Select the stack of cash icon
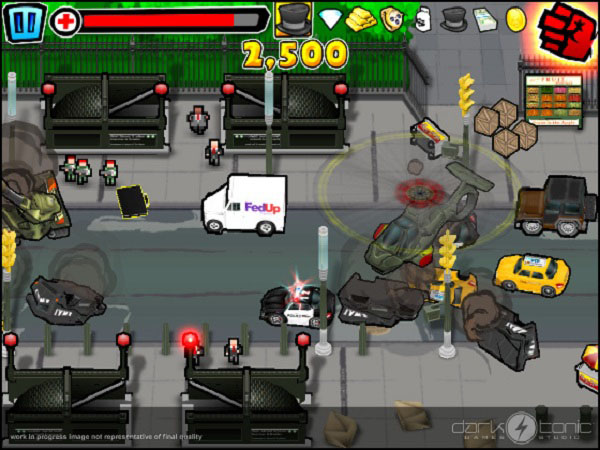The height and width of the screenshot is (450, 600). (486, 18)
